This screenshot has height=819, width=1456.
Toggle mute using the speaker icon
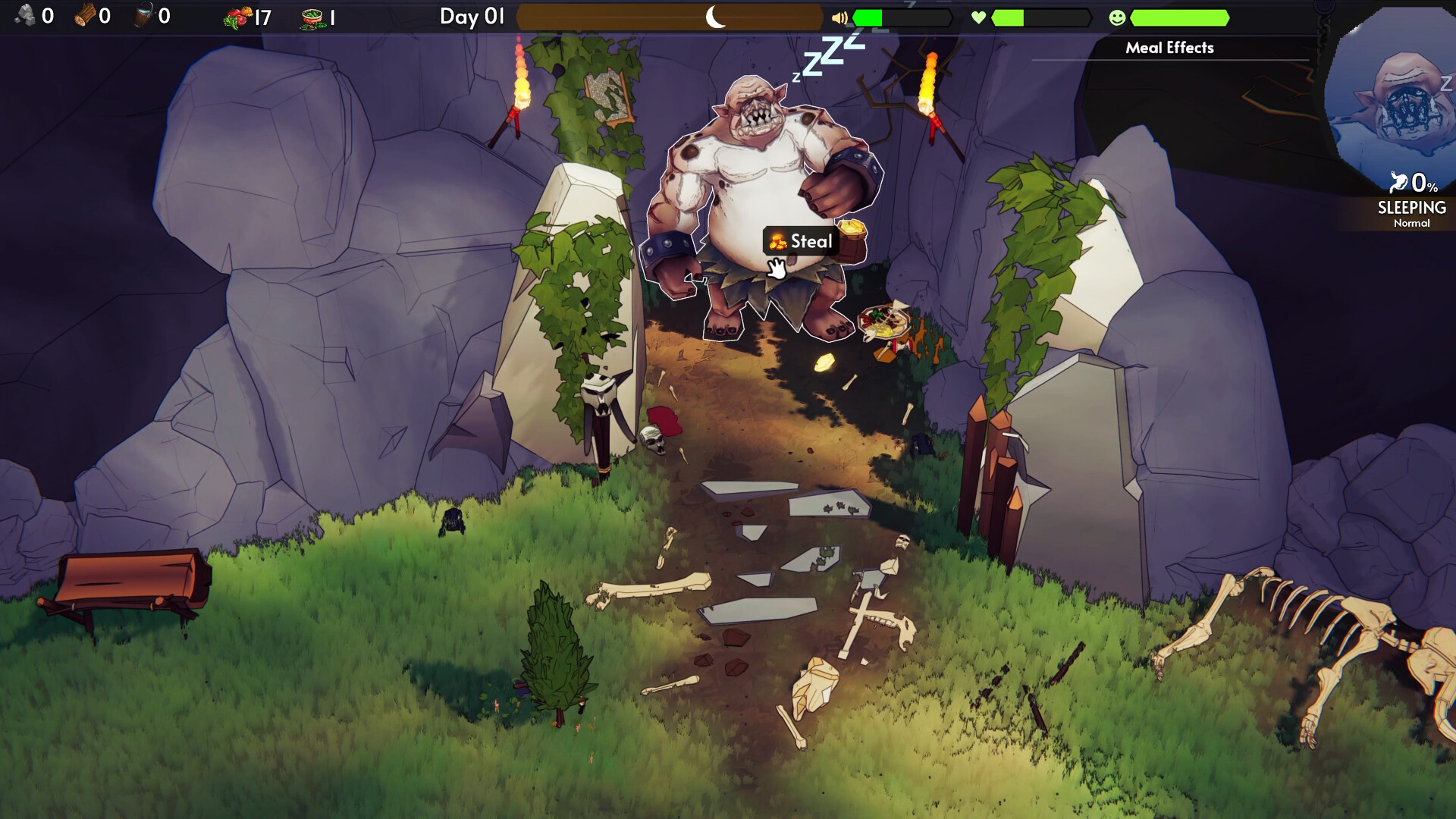click(x=839, y=17)
